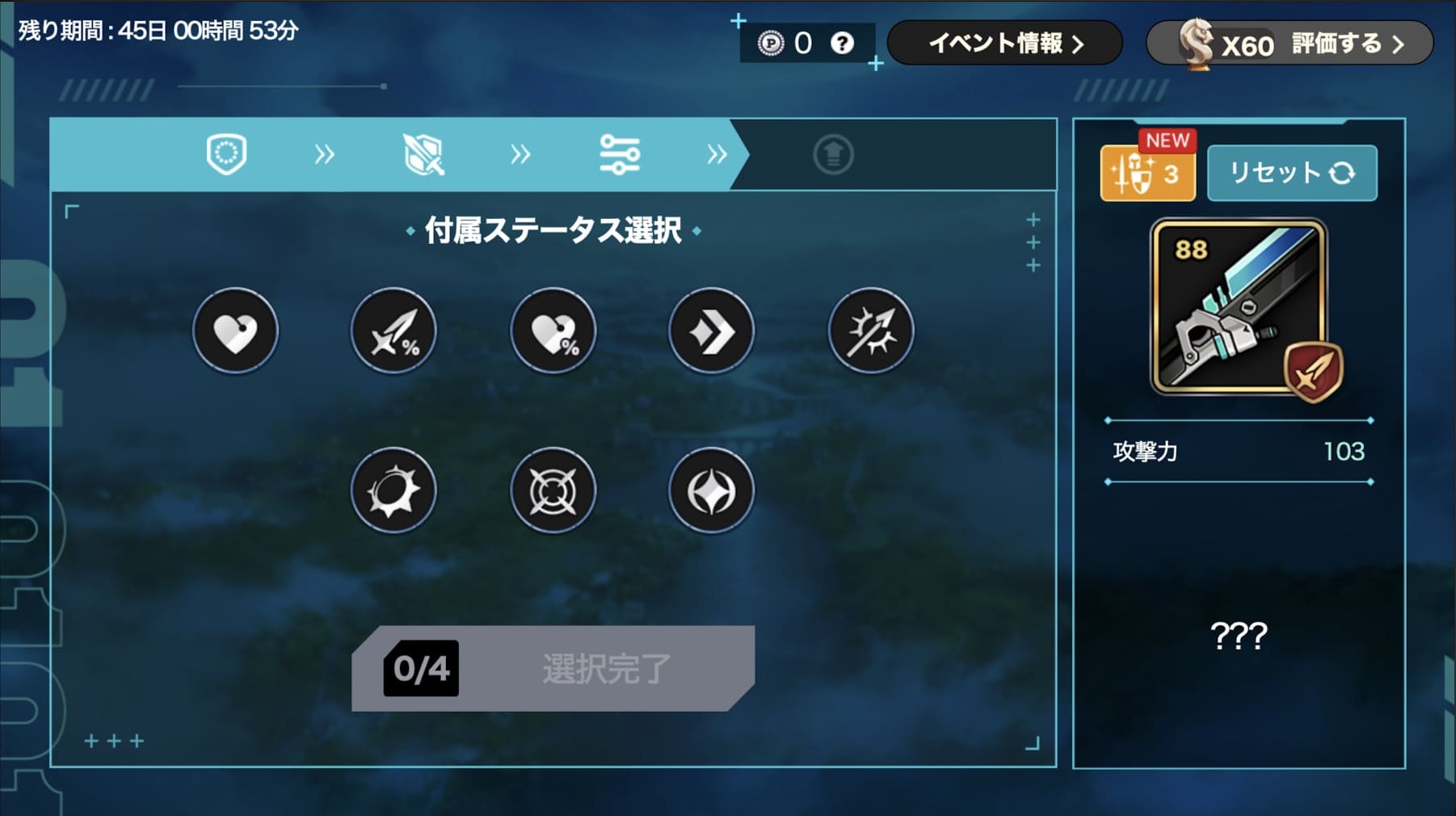The image size is (1456, 816).
Task: Select the crosshair-ring stat icon
Action: [x=553, y=490]
